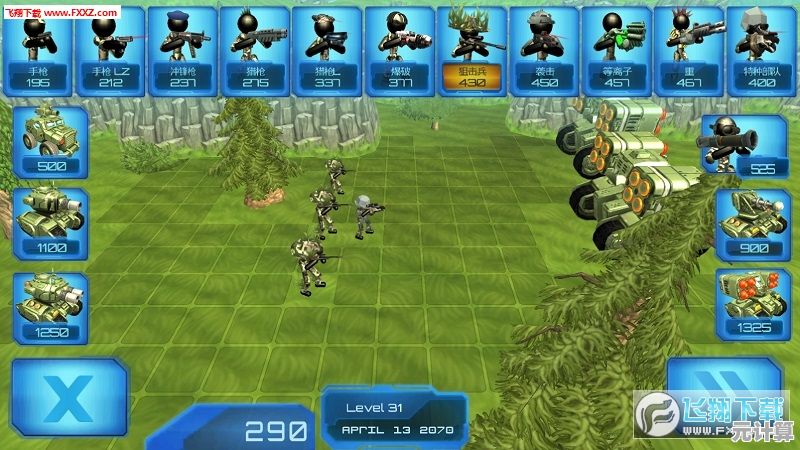The height and width of the screenshot is (450, 800).
Task: Choose the 337-cost soldier card
Action: point(326,50)
